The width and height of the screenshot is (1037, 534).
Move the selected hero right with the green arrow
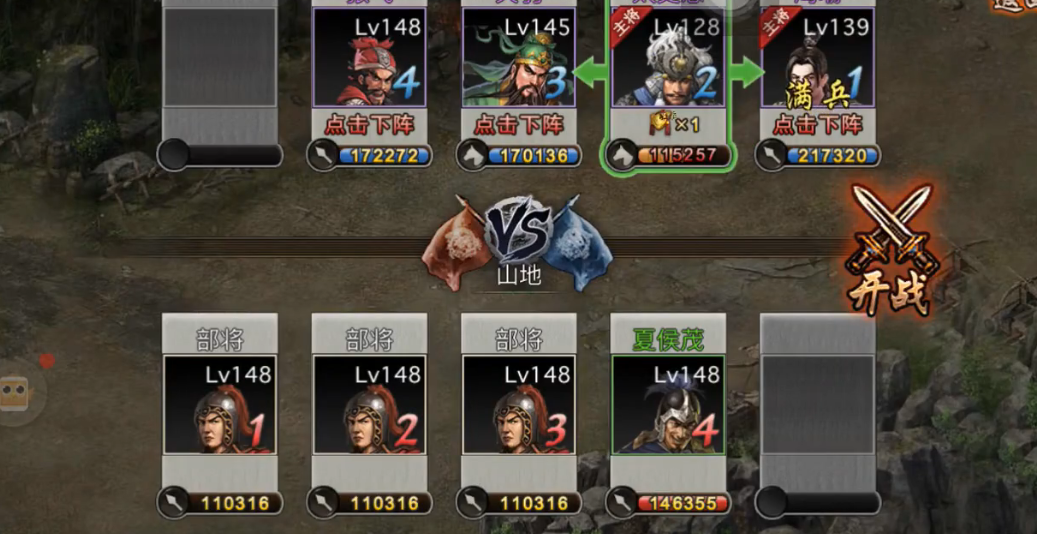click(x=746, y=72)
